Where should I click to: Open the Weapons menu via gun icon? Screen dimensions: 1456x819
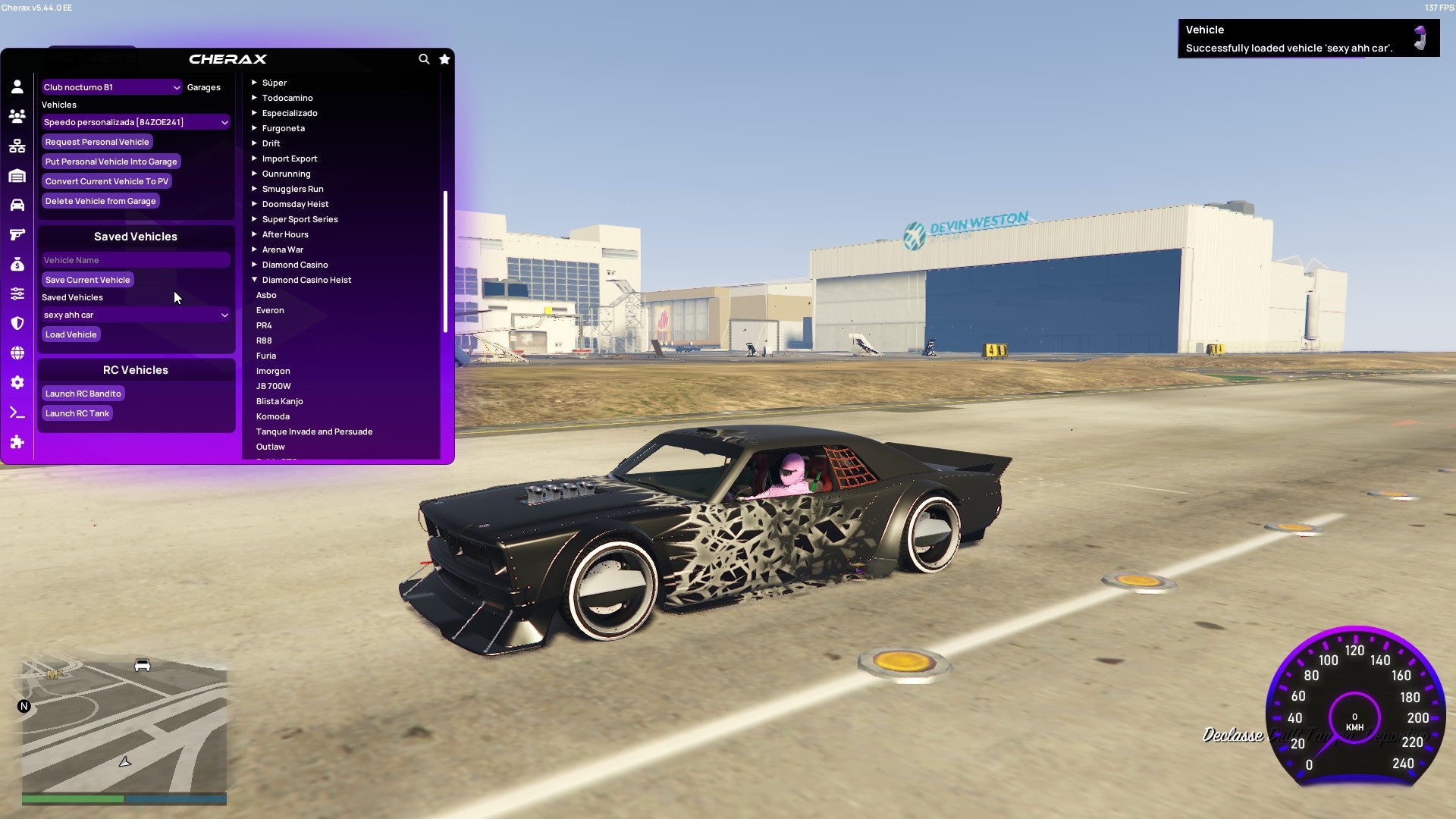[17, 234]
